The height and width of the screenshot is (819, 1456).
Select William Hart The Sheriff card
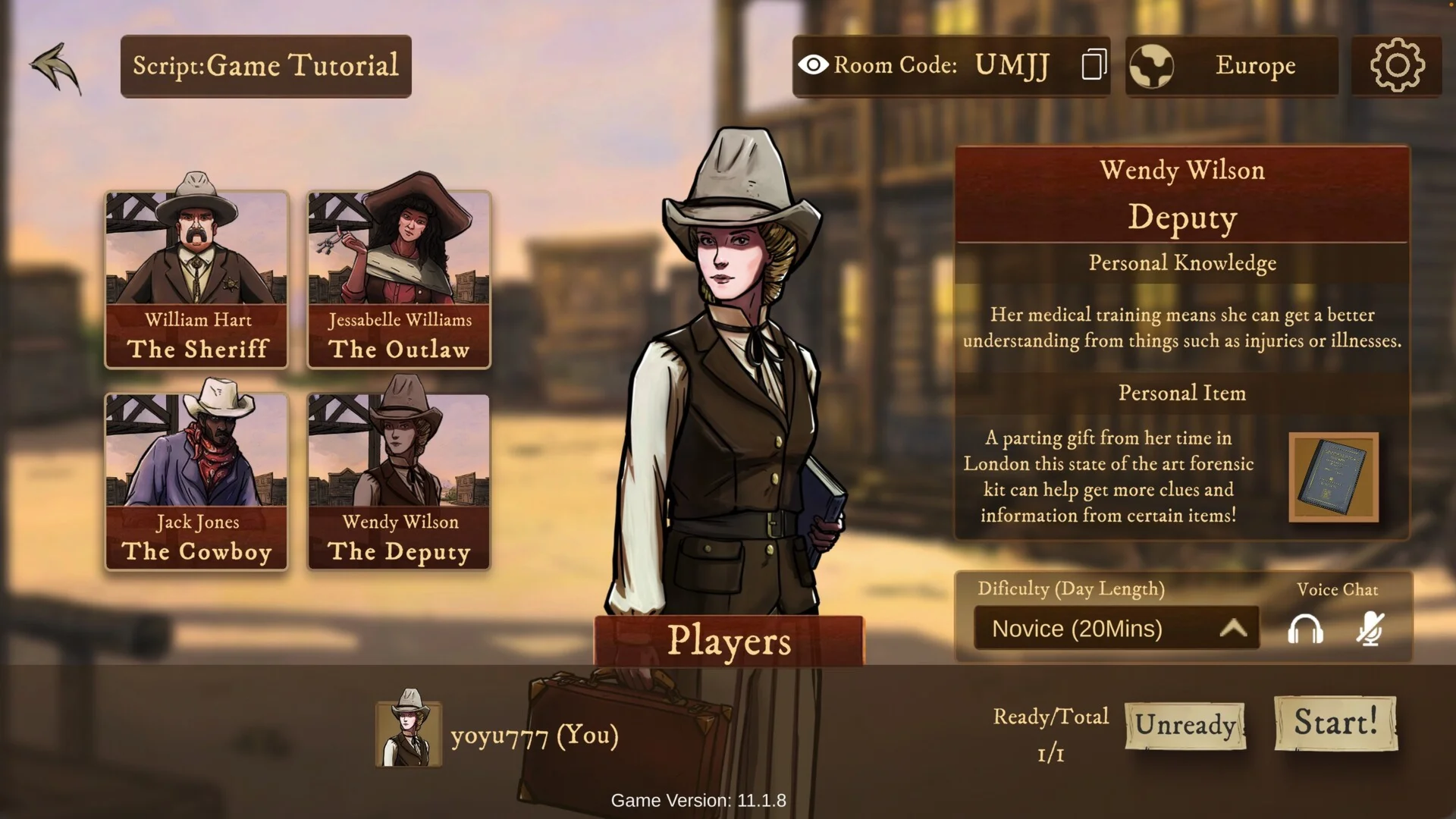click(196, 279)
